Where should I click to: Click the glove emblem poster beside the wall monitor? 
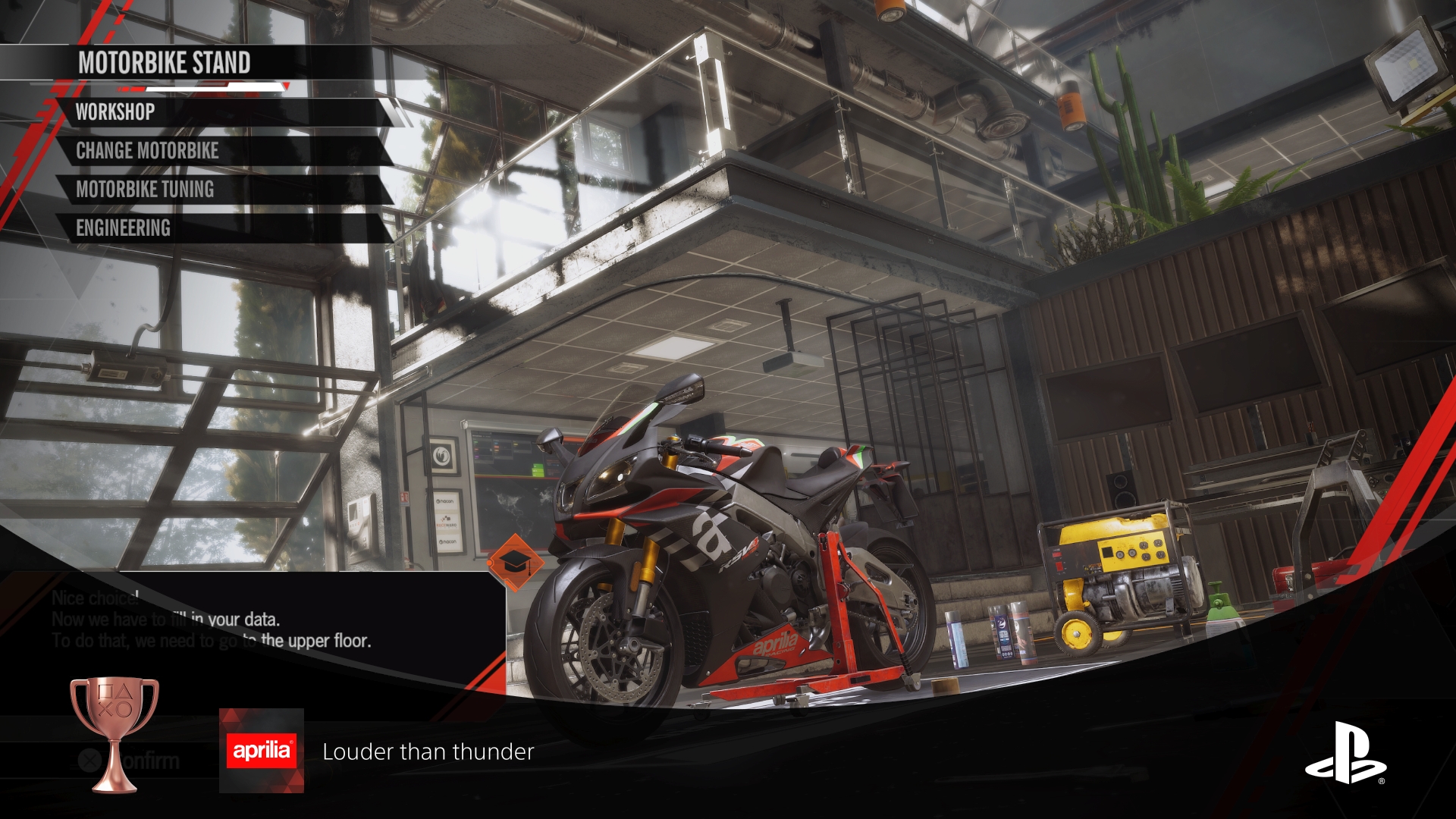(x=442, y=456)
